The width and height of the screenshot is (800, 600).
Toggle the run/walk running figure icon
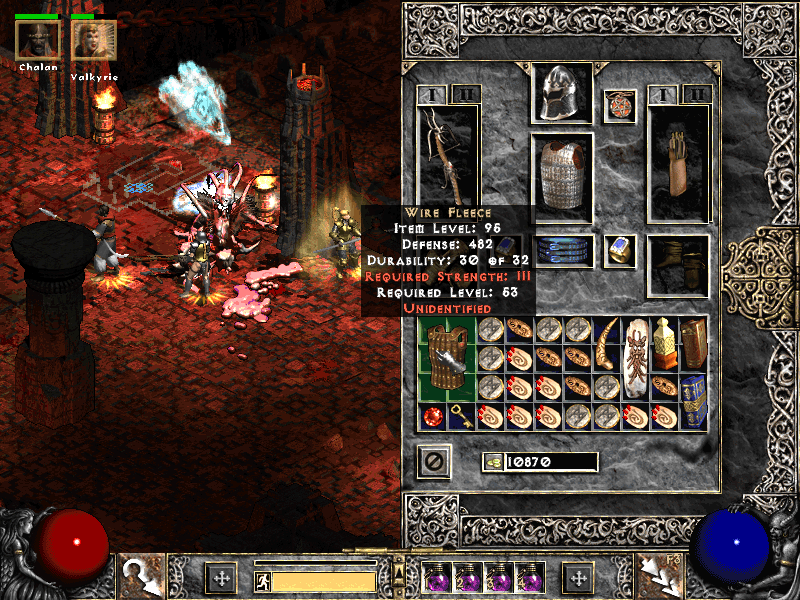261,580
